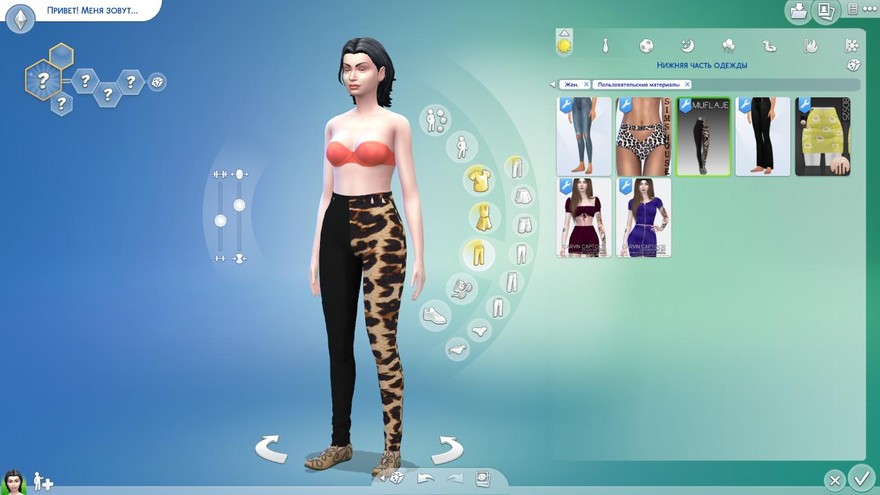
Task: Open the sleepwear moon tab
Action: point(687,45)
